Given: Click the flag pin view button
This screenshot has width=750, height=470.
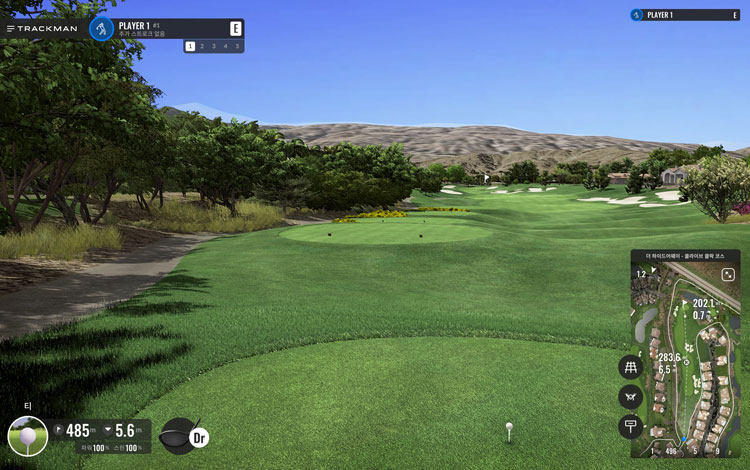Looking at the screenshot, I should 630,427.
